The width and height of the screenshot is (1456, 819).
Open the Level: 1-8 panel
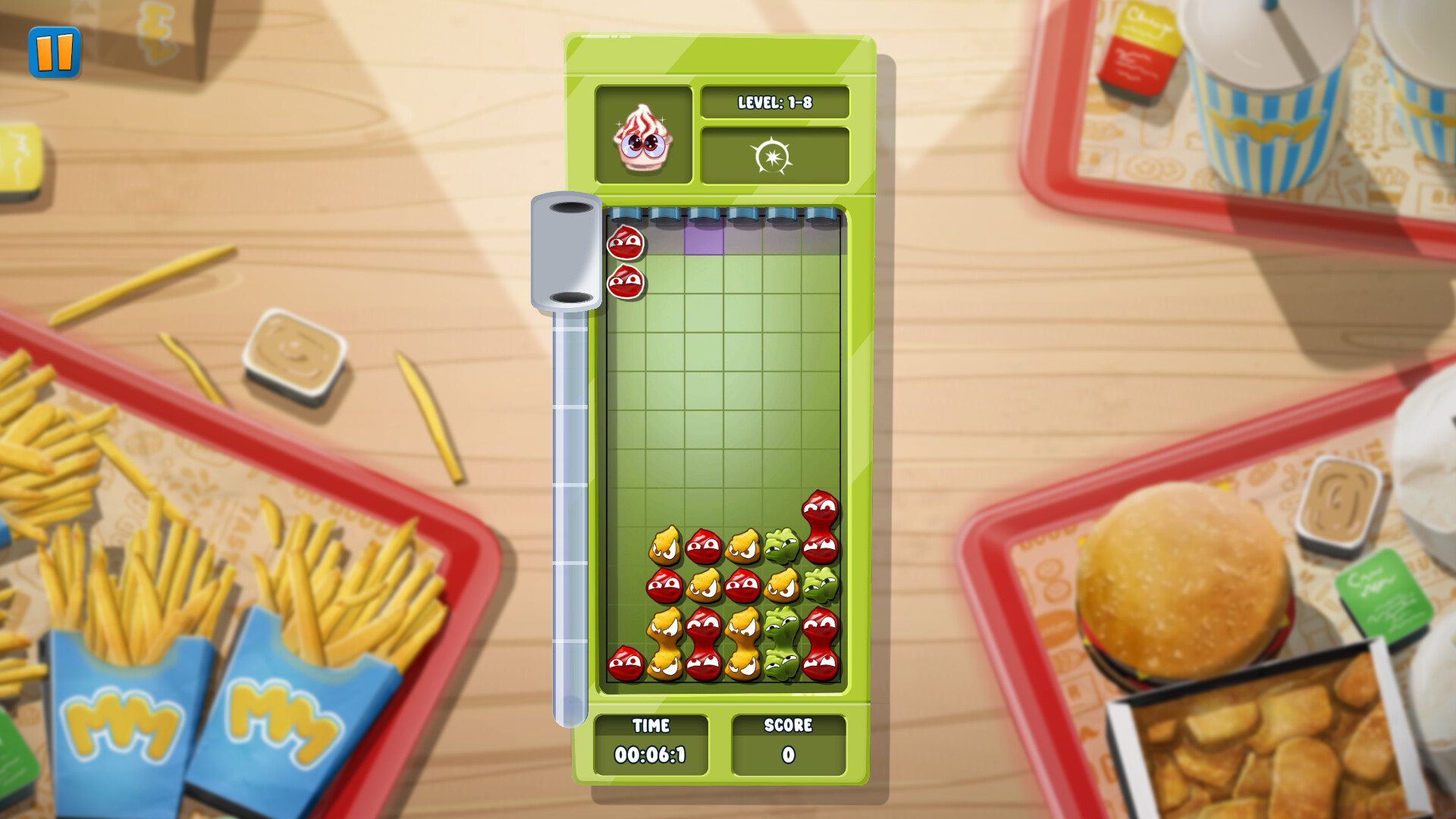(x=775, y=102)
